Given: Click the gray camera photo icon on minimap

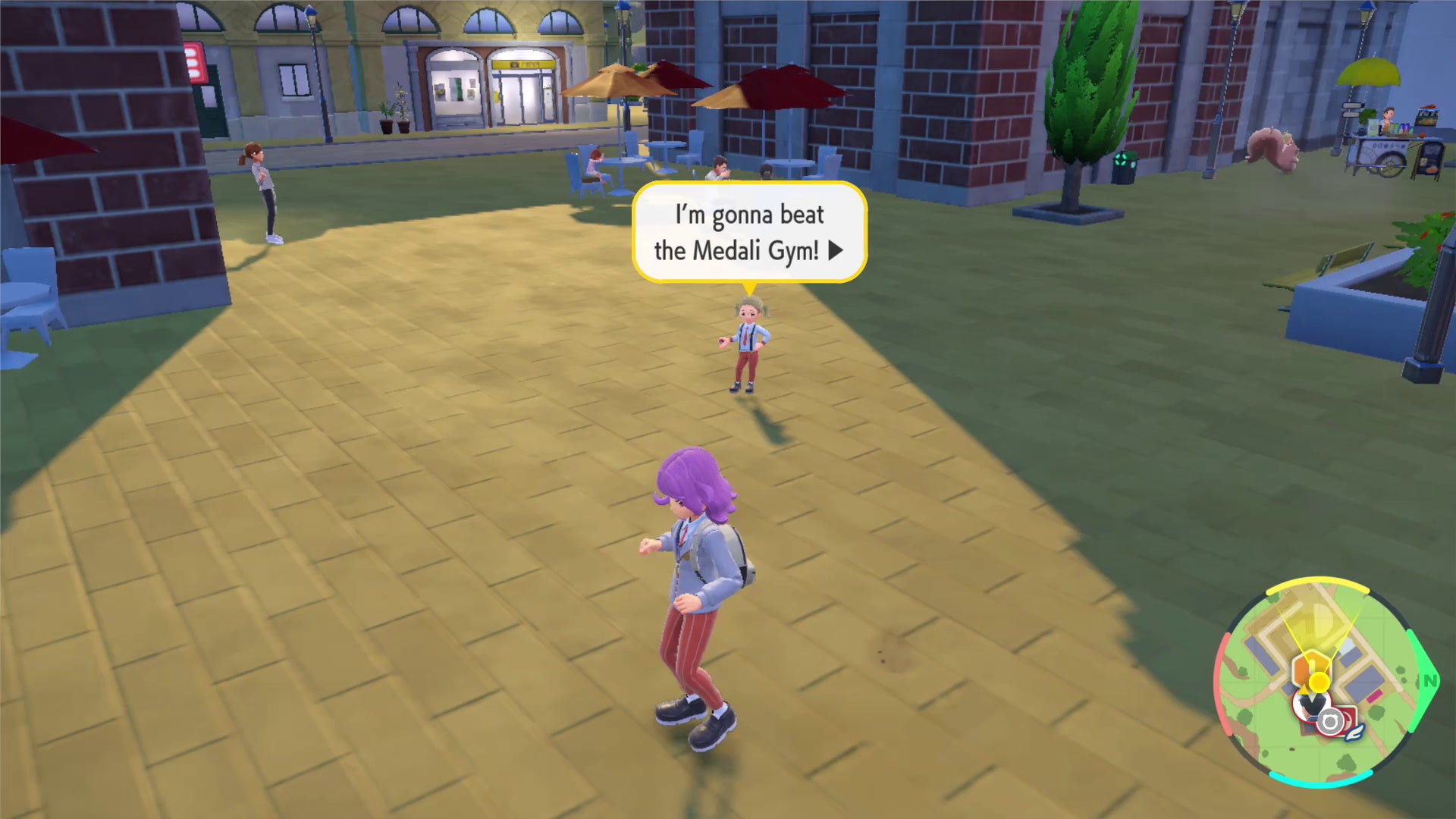Looking at the screenshot, I should coord(1330,720).
